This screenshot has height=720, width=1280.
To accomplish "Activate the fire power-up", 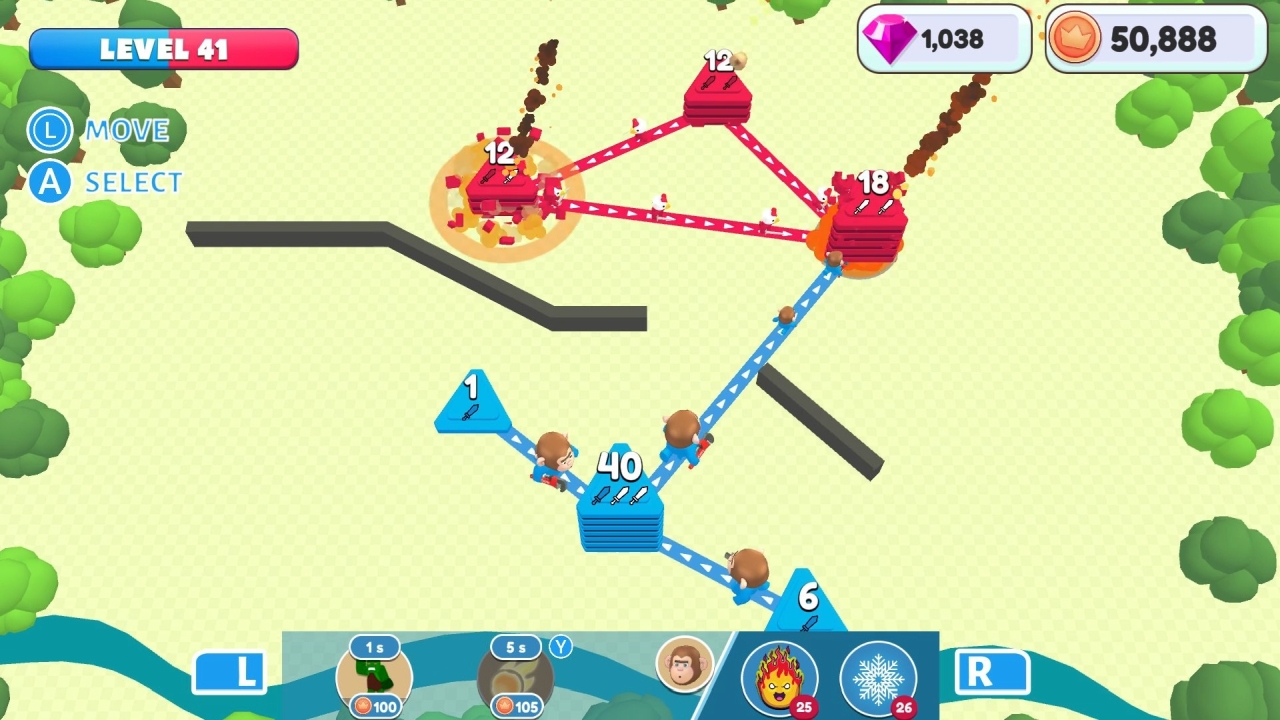I will 779,678.
